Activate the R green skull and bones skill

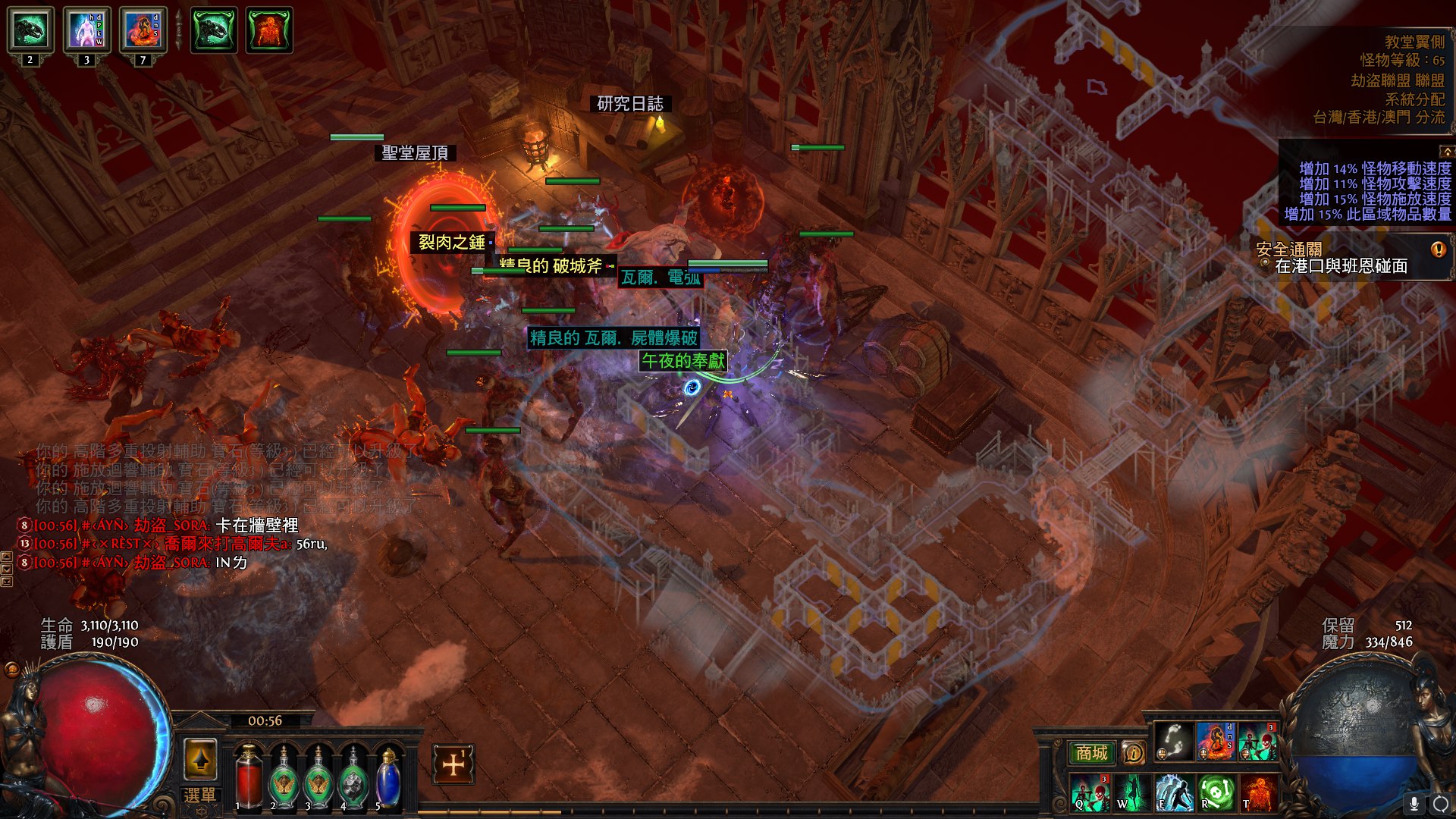pyautogui.click(x=1216, y=792)
